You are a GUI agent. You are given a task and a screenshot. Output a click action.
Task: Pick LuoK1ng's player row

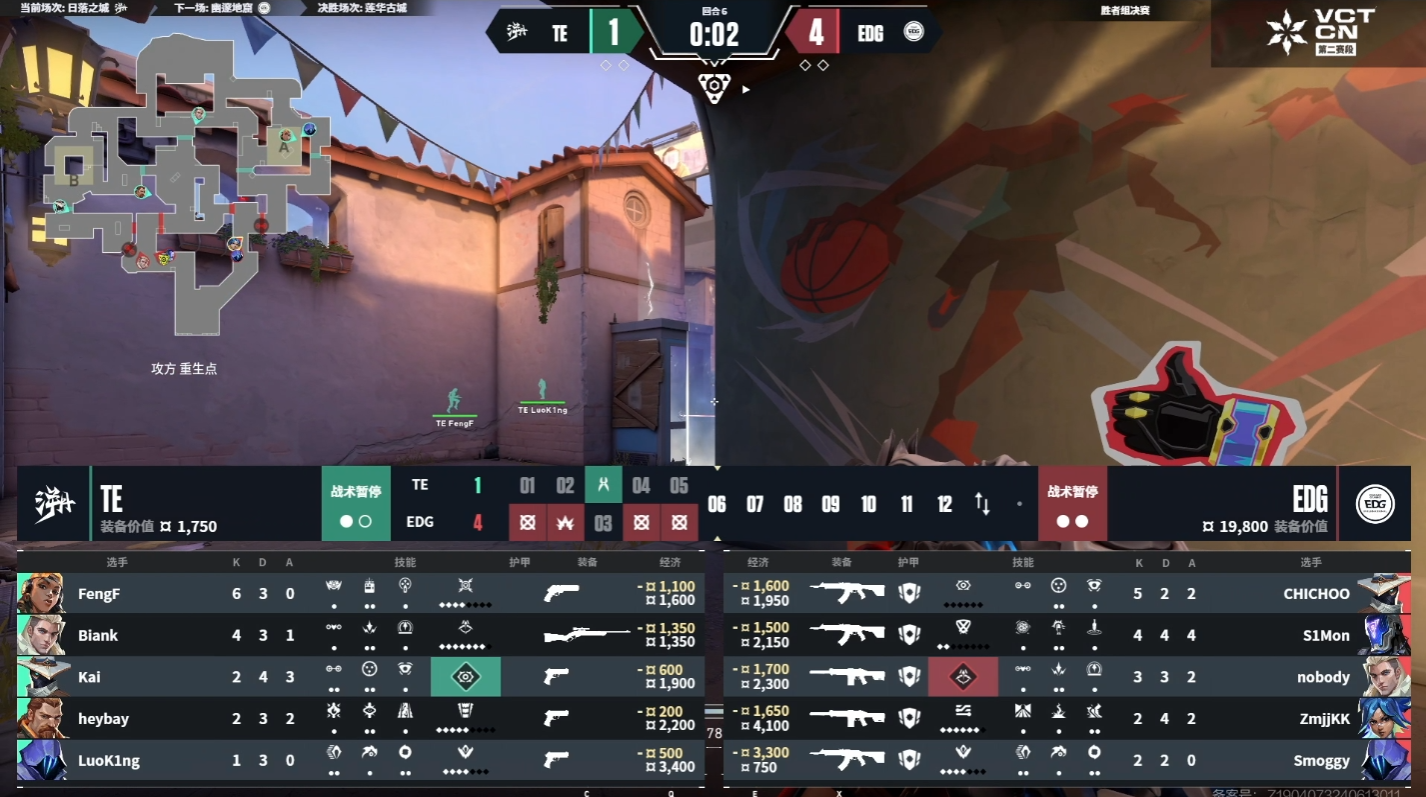click(360, 761)
